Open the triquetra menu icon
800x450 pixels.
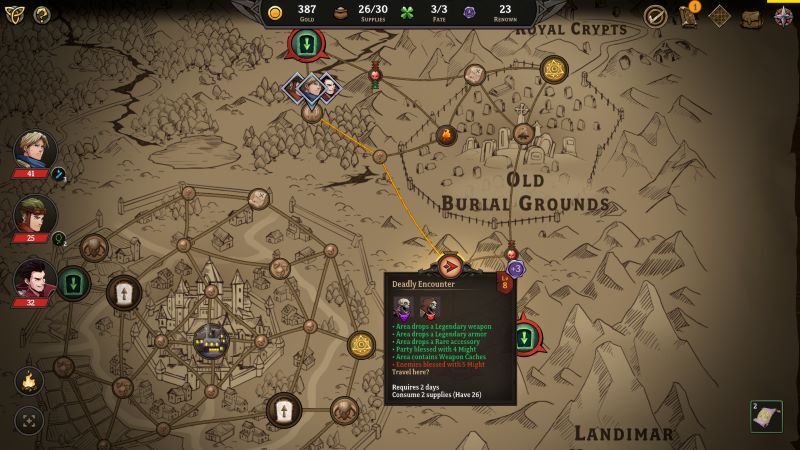(15, 14)
